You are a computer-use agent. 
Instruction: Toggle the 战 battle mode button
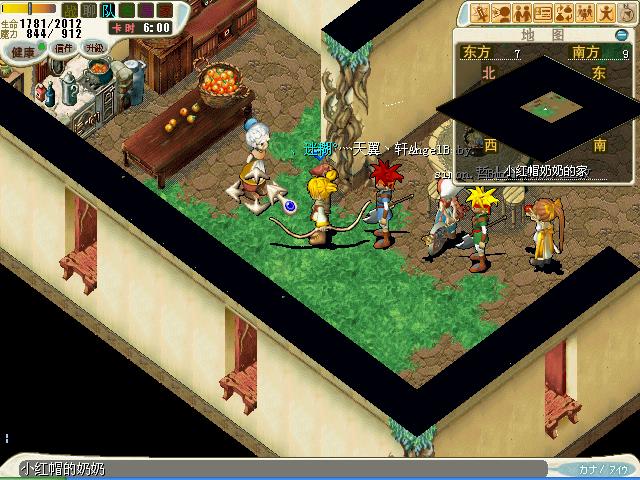71,10
